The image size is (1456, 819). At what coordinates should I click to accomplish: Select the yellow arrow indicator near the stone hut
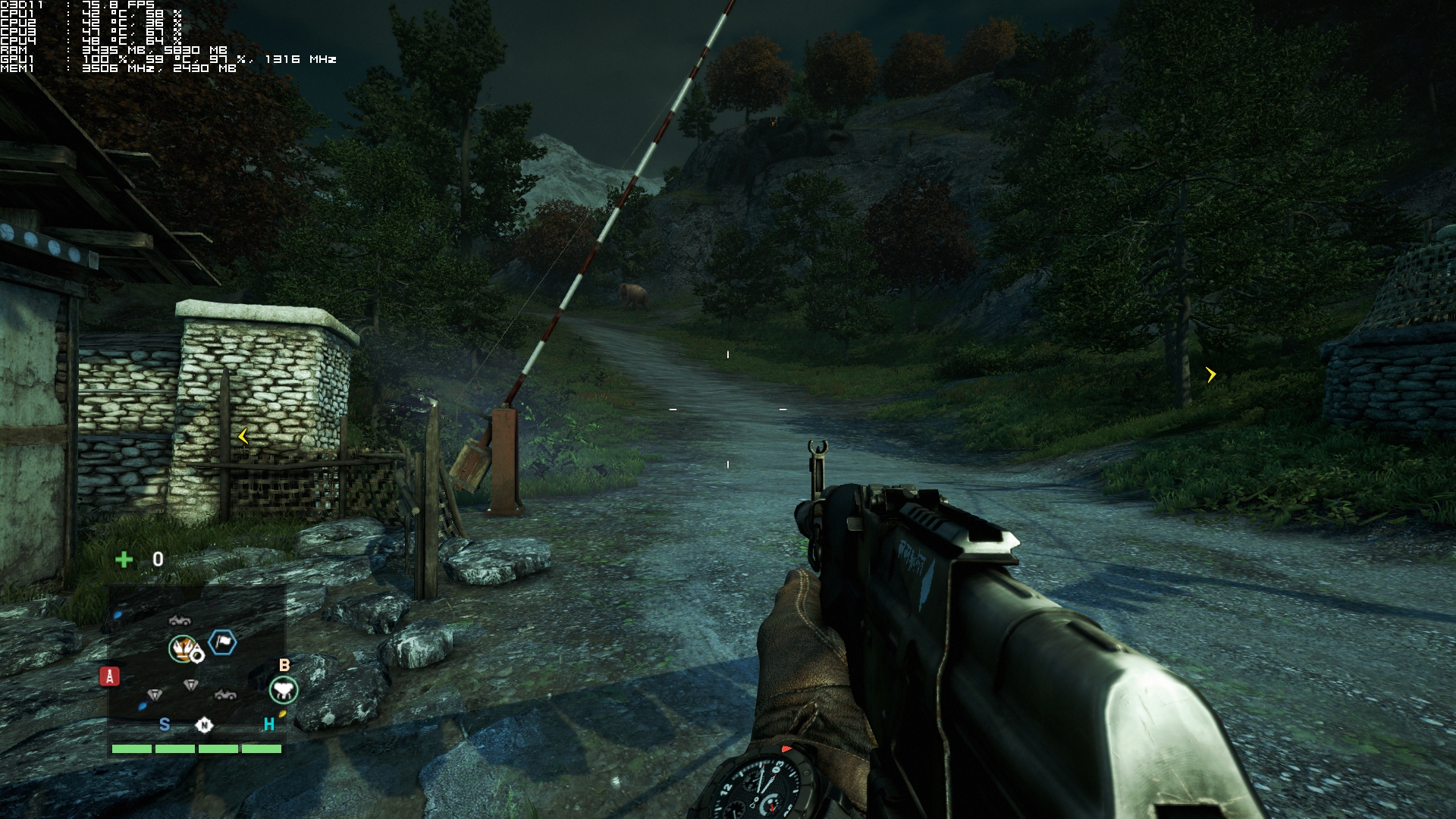click(243, 436)
